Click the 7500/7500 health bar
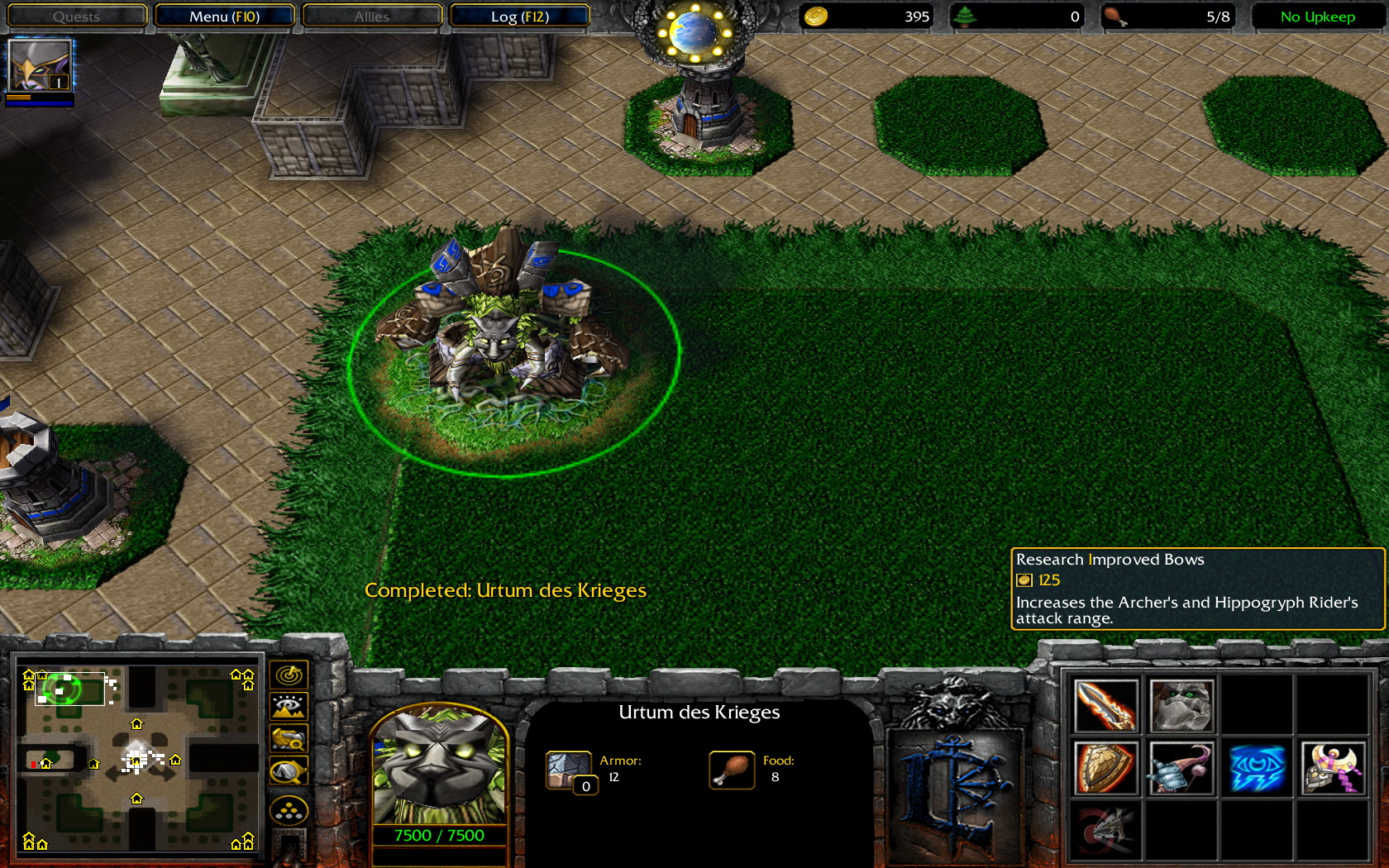 coord(439,835)
